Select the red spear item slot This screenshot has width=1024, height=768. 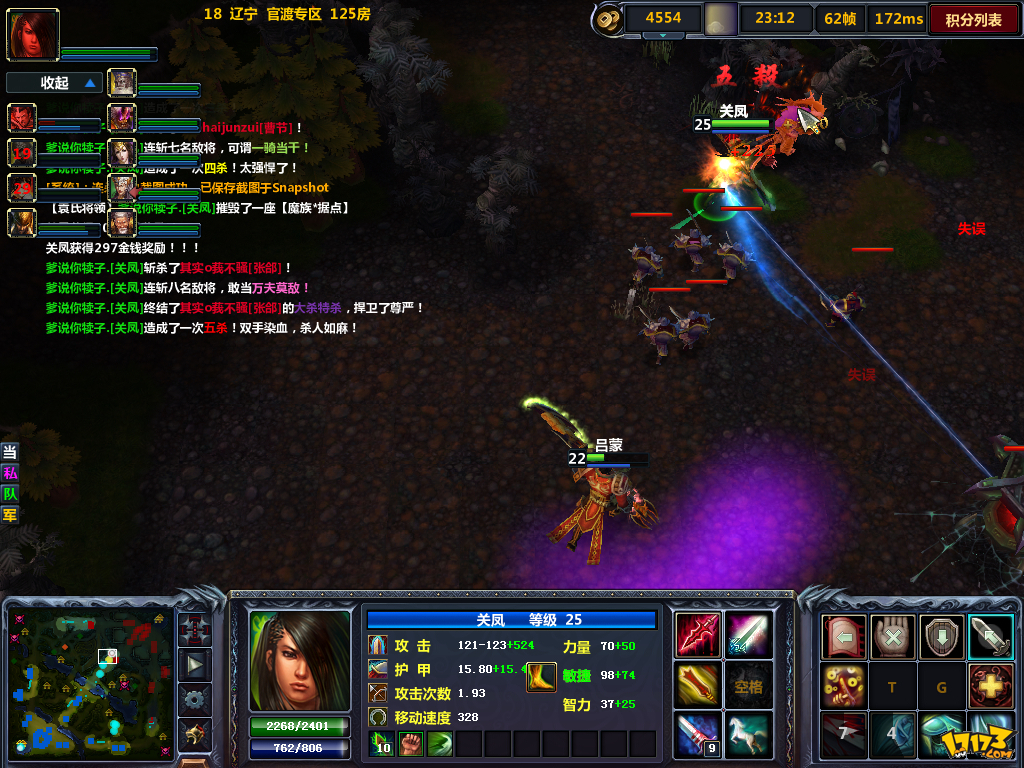(697, 634)
